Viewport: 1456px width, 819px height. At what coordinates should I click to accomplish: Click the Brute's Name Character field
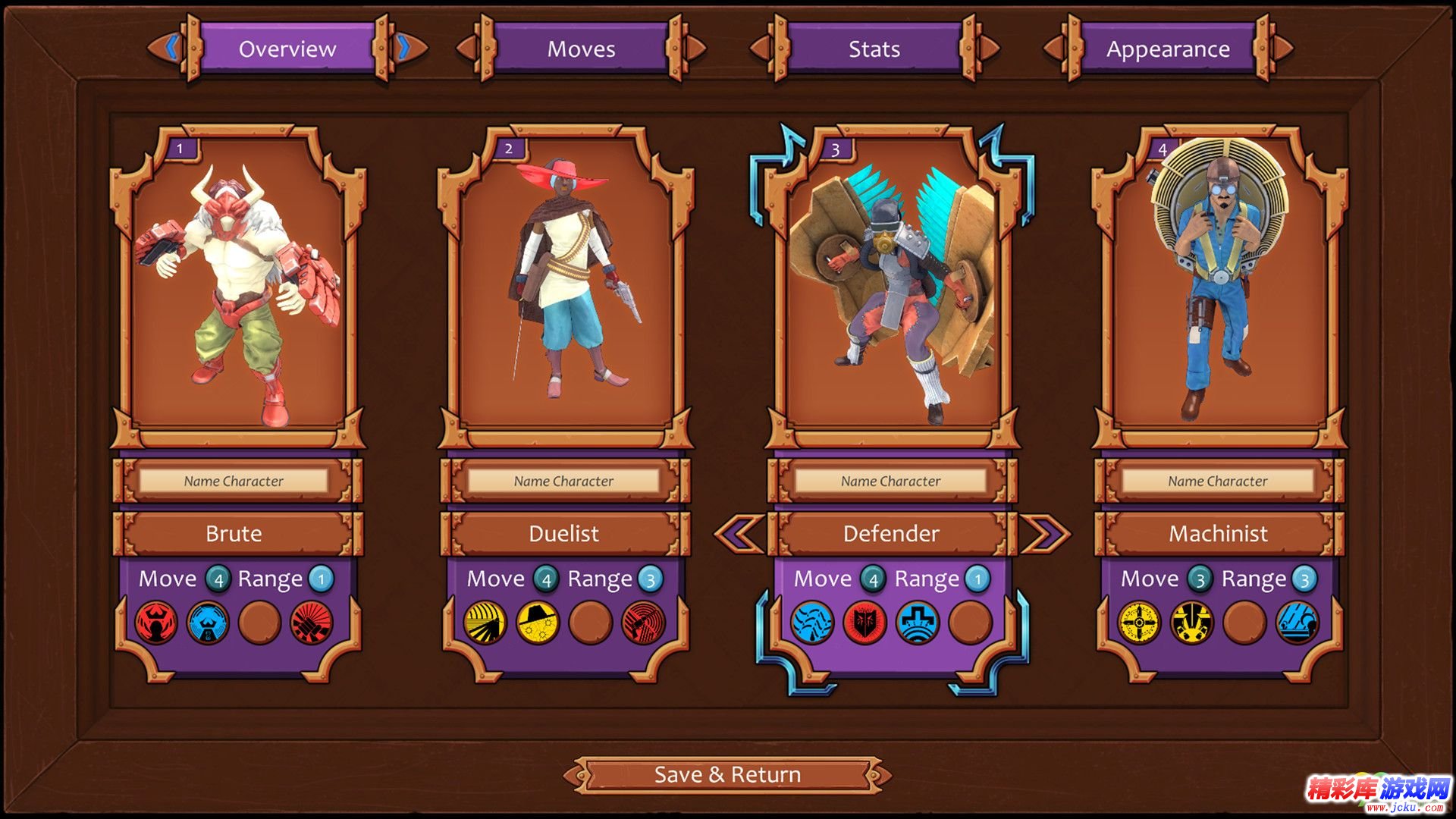(x=234, y=481)
